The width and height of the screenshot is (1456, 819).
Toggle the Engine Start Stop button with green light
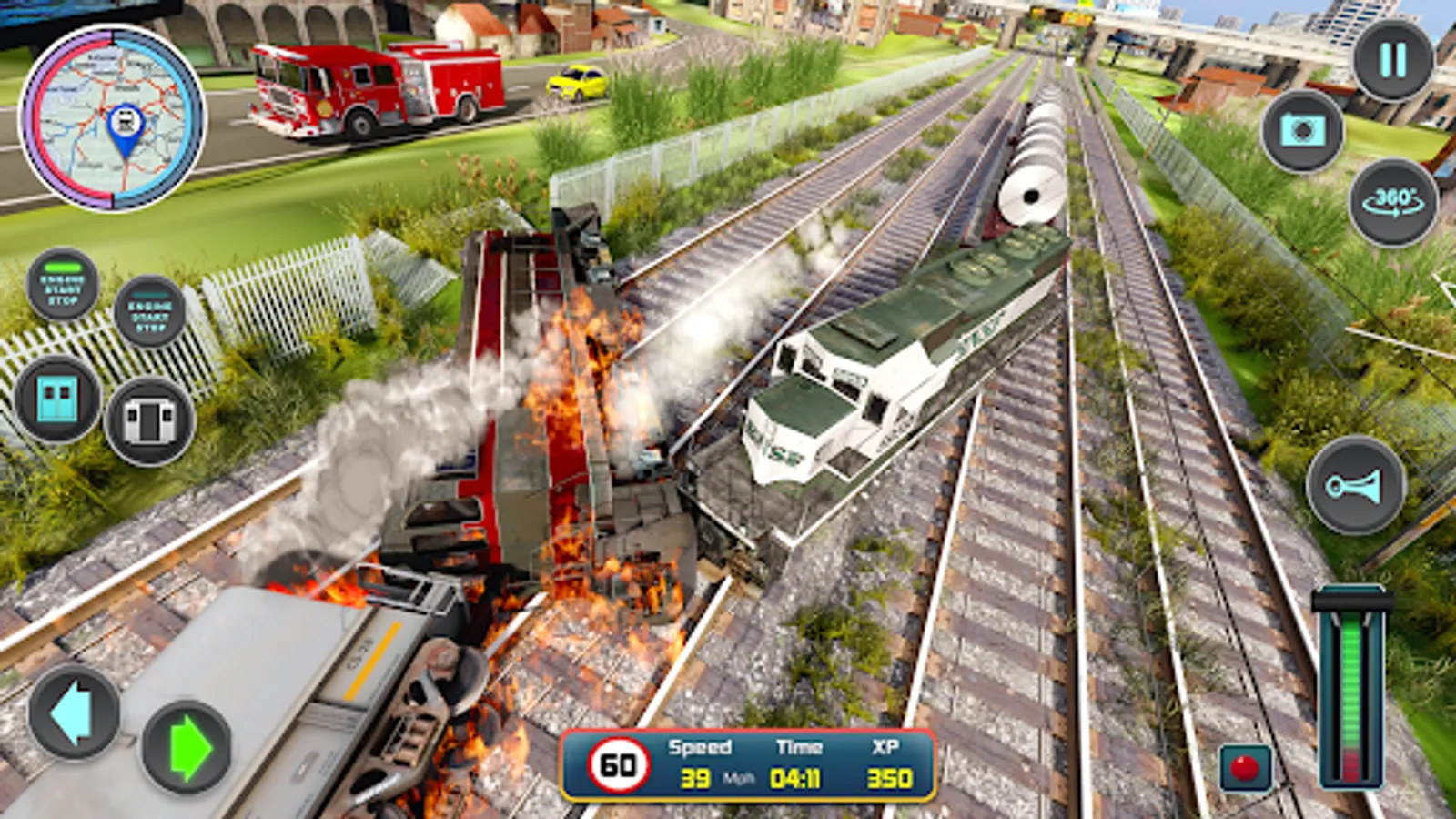click(x=62, y=284)
